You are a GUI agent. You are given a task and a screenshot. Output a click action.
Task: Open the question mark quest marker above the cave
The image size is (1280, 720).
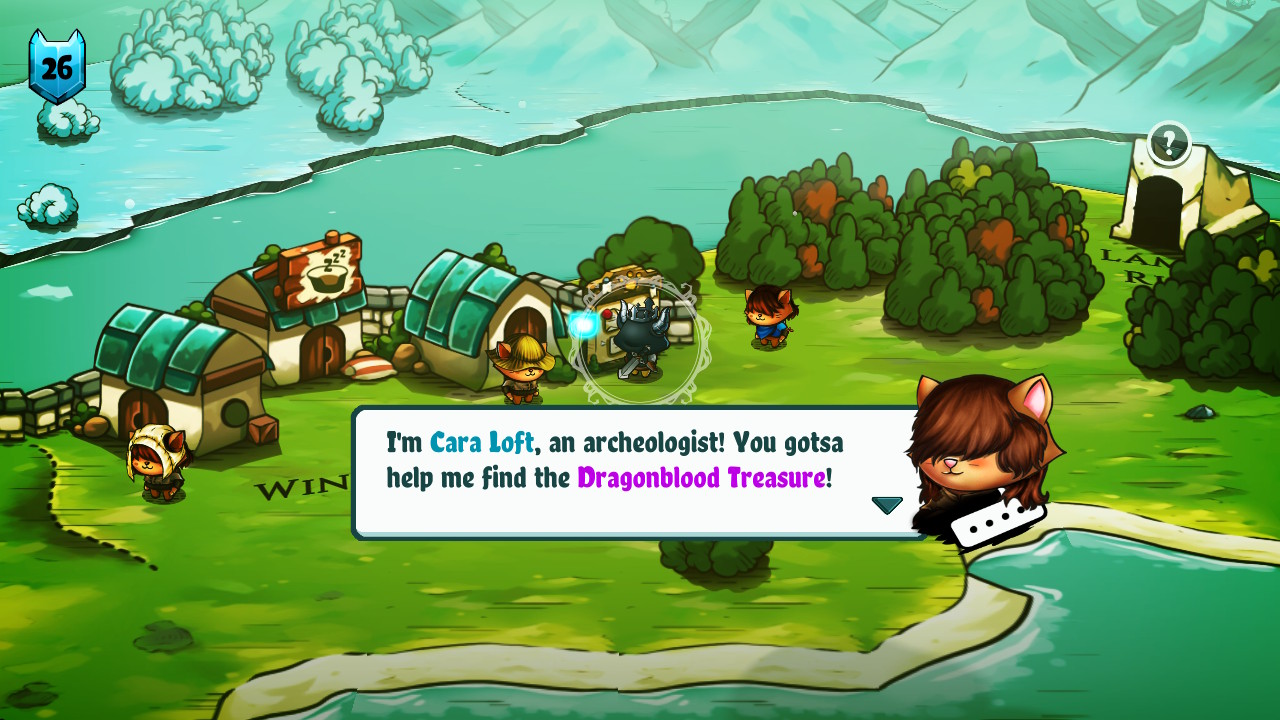1168,141
